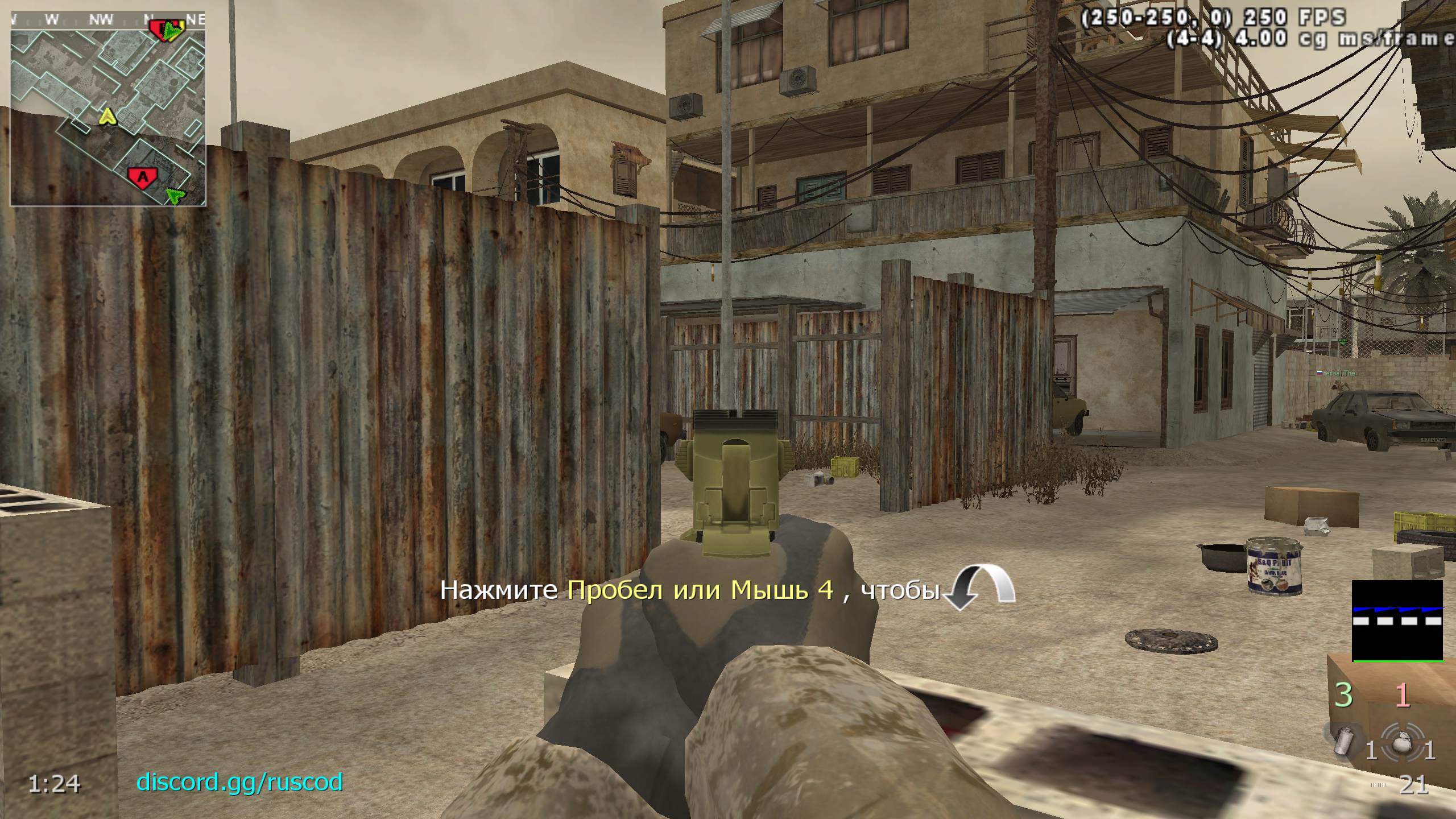Click the compass strip above the minimap
This screenshot has height=819, width=1456.
pos(108,19)
